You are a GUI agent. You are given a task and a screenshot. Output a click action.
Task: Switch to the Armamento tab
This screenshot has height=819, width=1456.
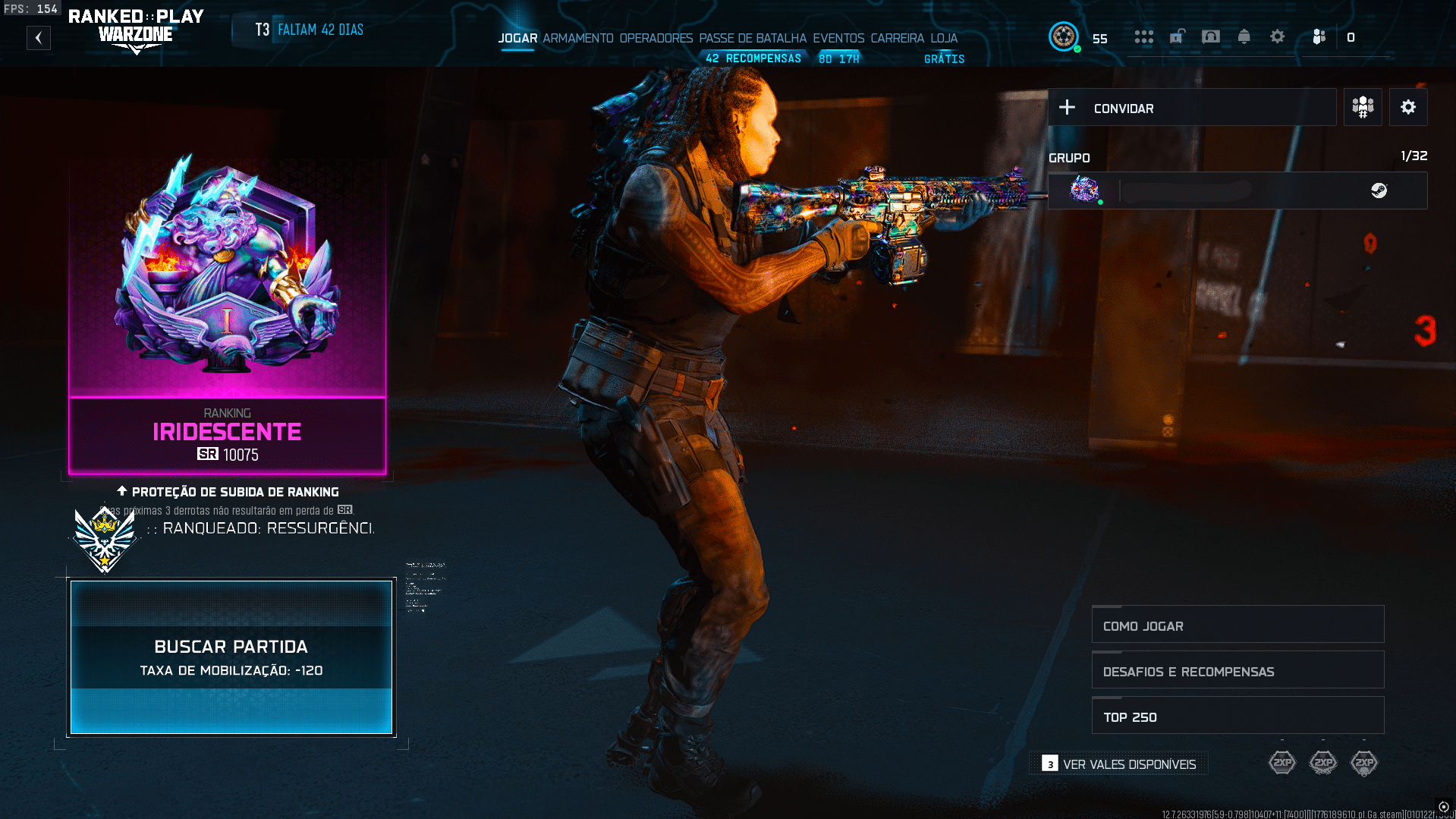pos(579,37)
